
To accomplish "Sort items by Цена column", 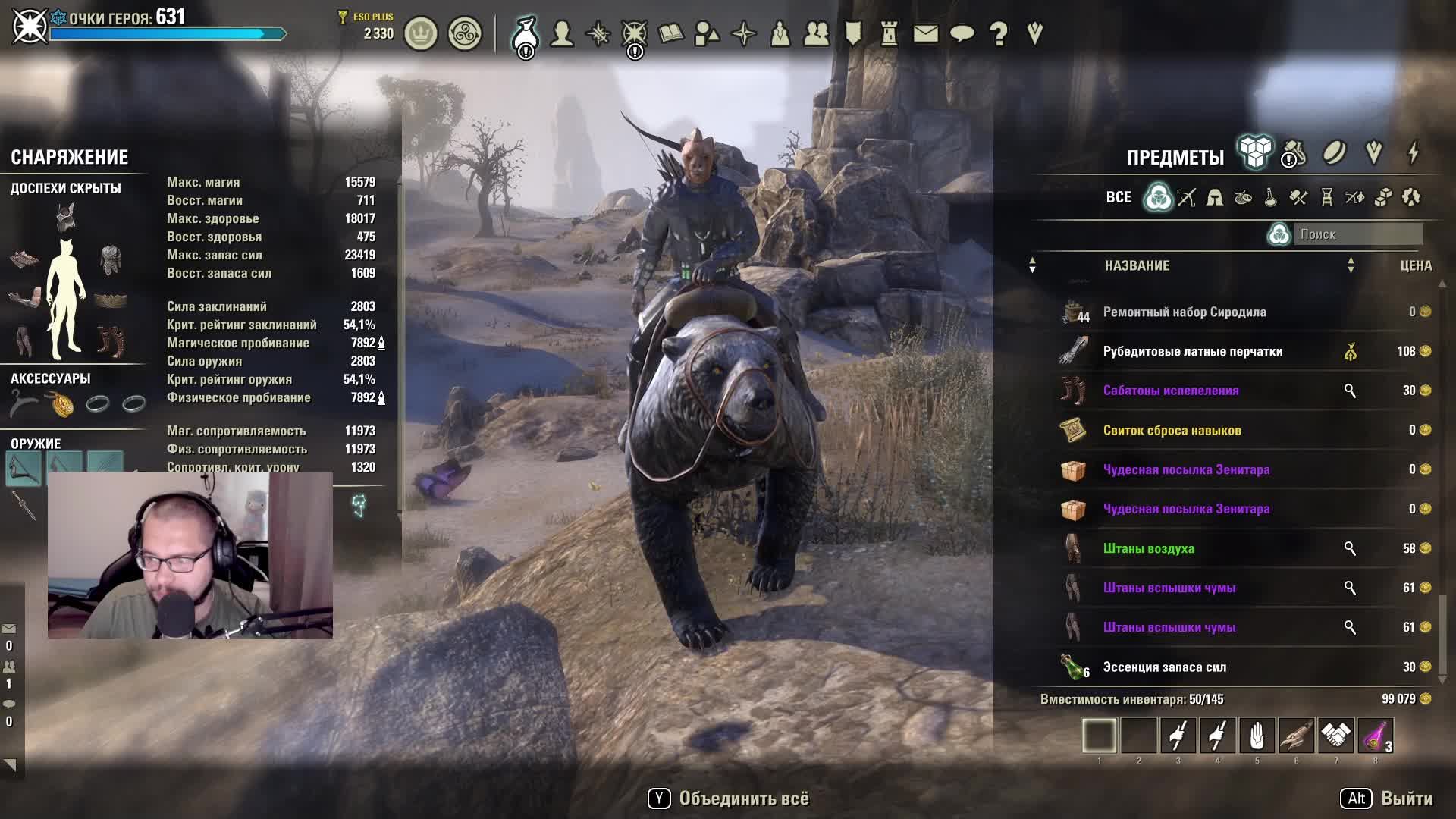I will point(1416,265).
